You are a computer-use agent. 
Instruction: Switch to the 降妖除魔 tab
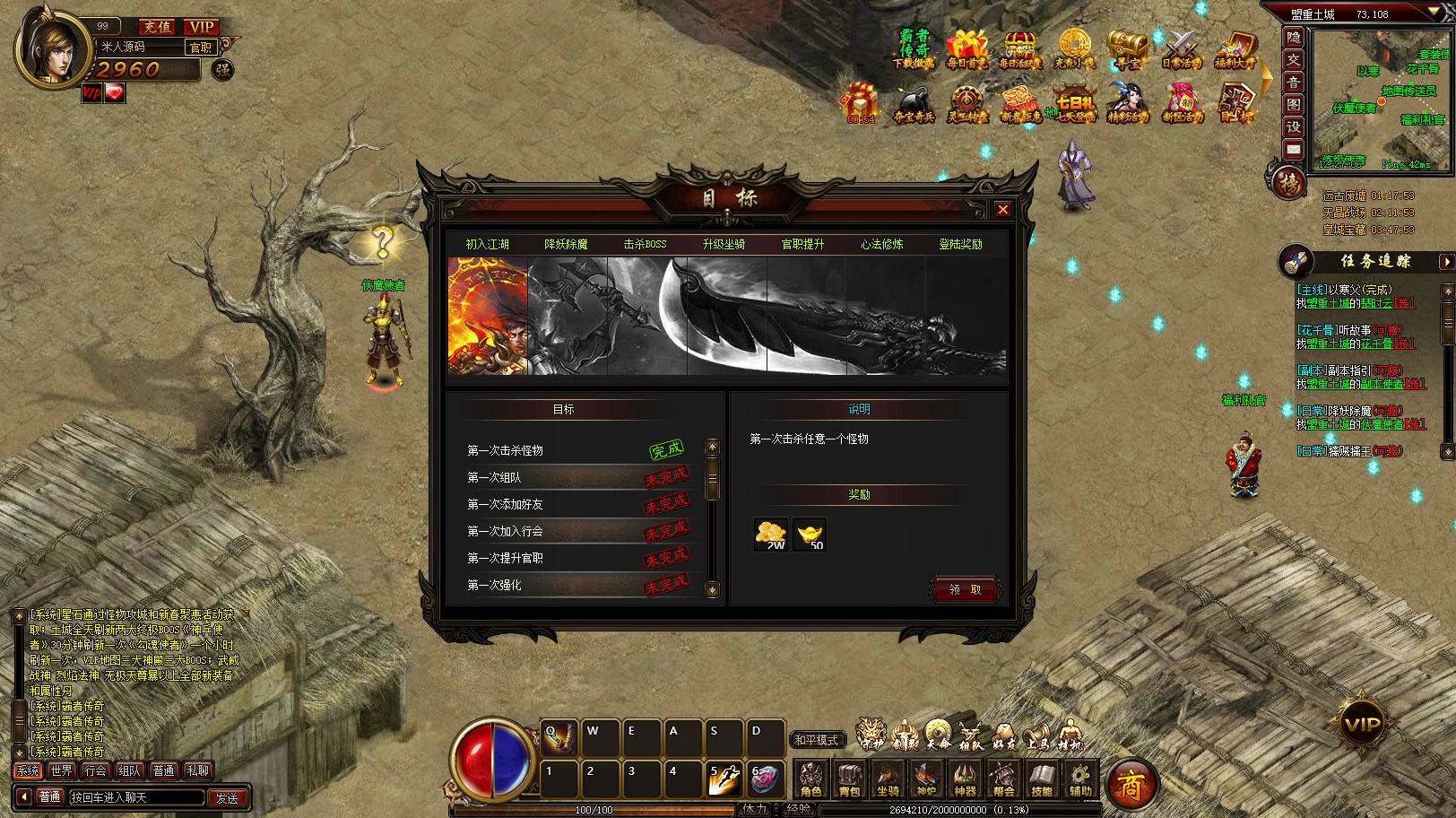tap(566, 244)
